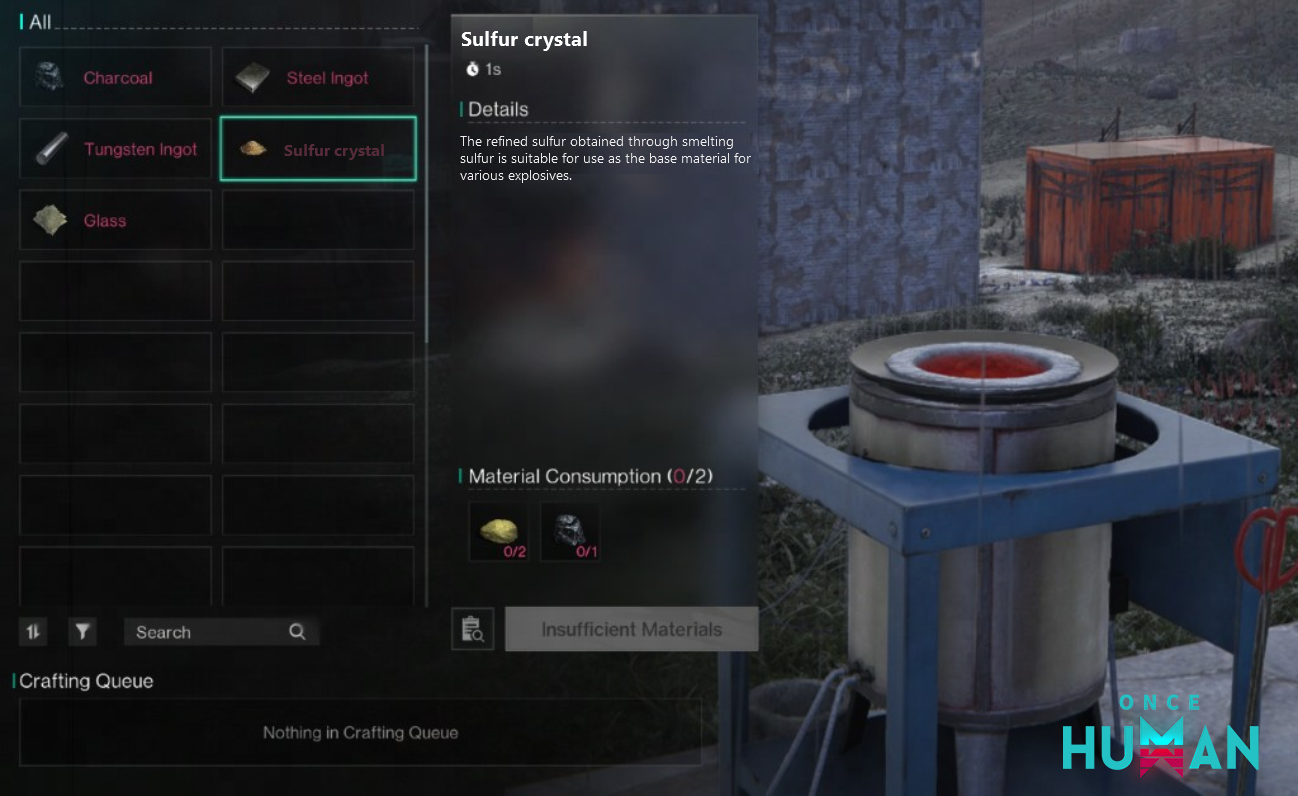Inspect the yellow sulfur material slot
The height and width of the screenshot is (796, 1298).
pos(499,532)
